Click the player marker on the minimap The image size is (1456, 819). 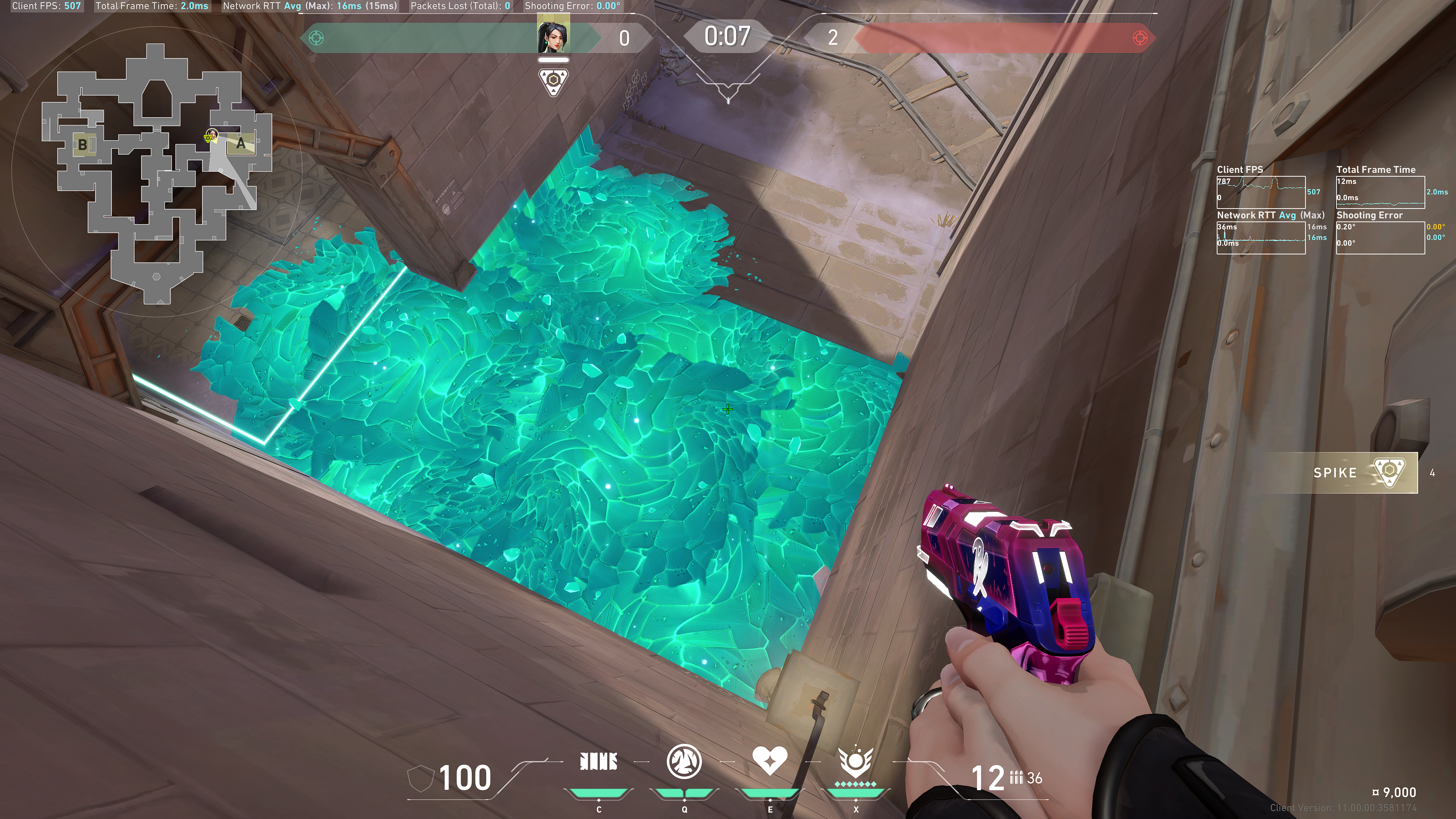(x=211, y=136)
